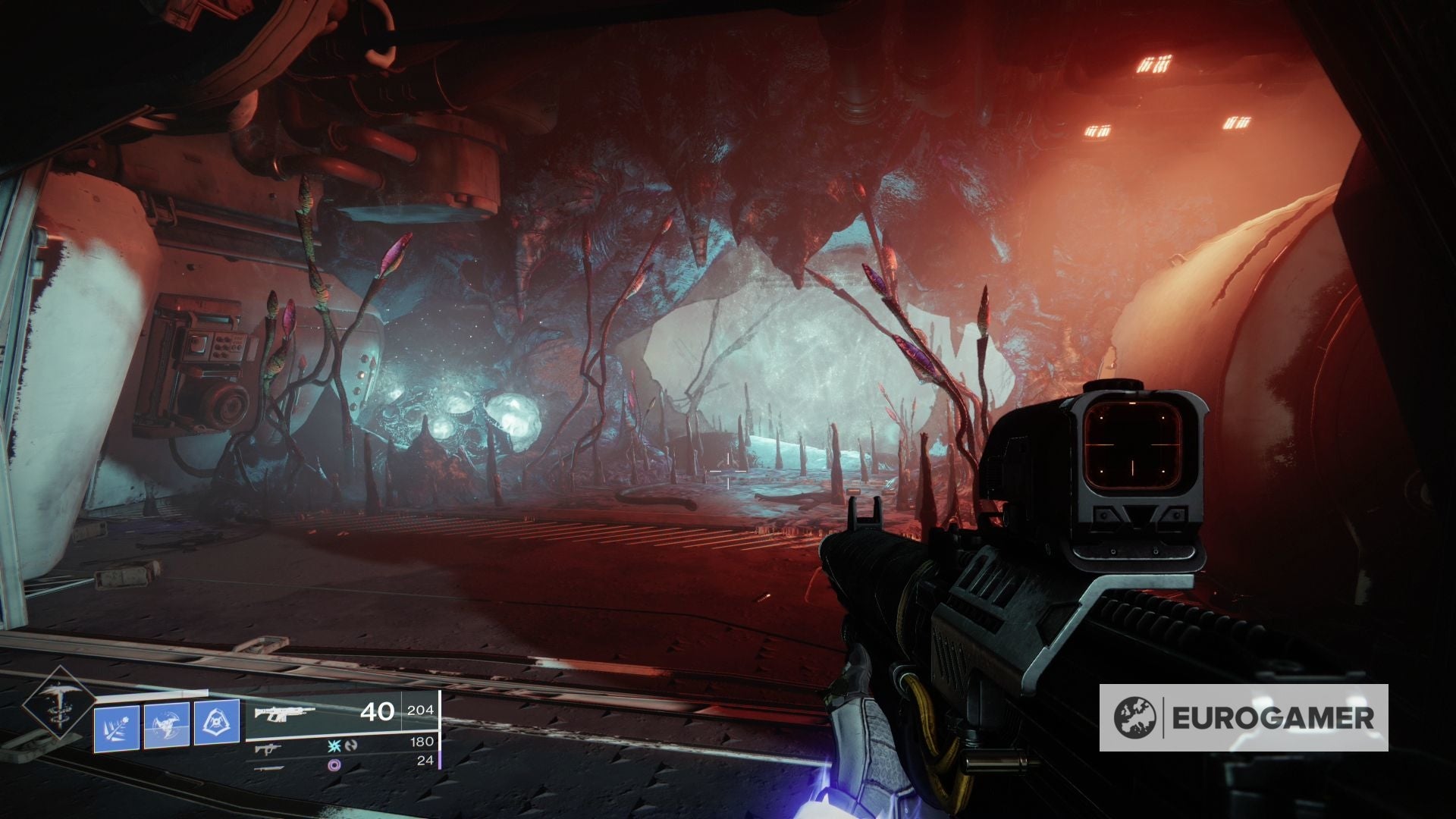Click the primary ammo count 40
Viewport: 1456px width, 819px height.
tap(379, 713)
